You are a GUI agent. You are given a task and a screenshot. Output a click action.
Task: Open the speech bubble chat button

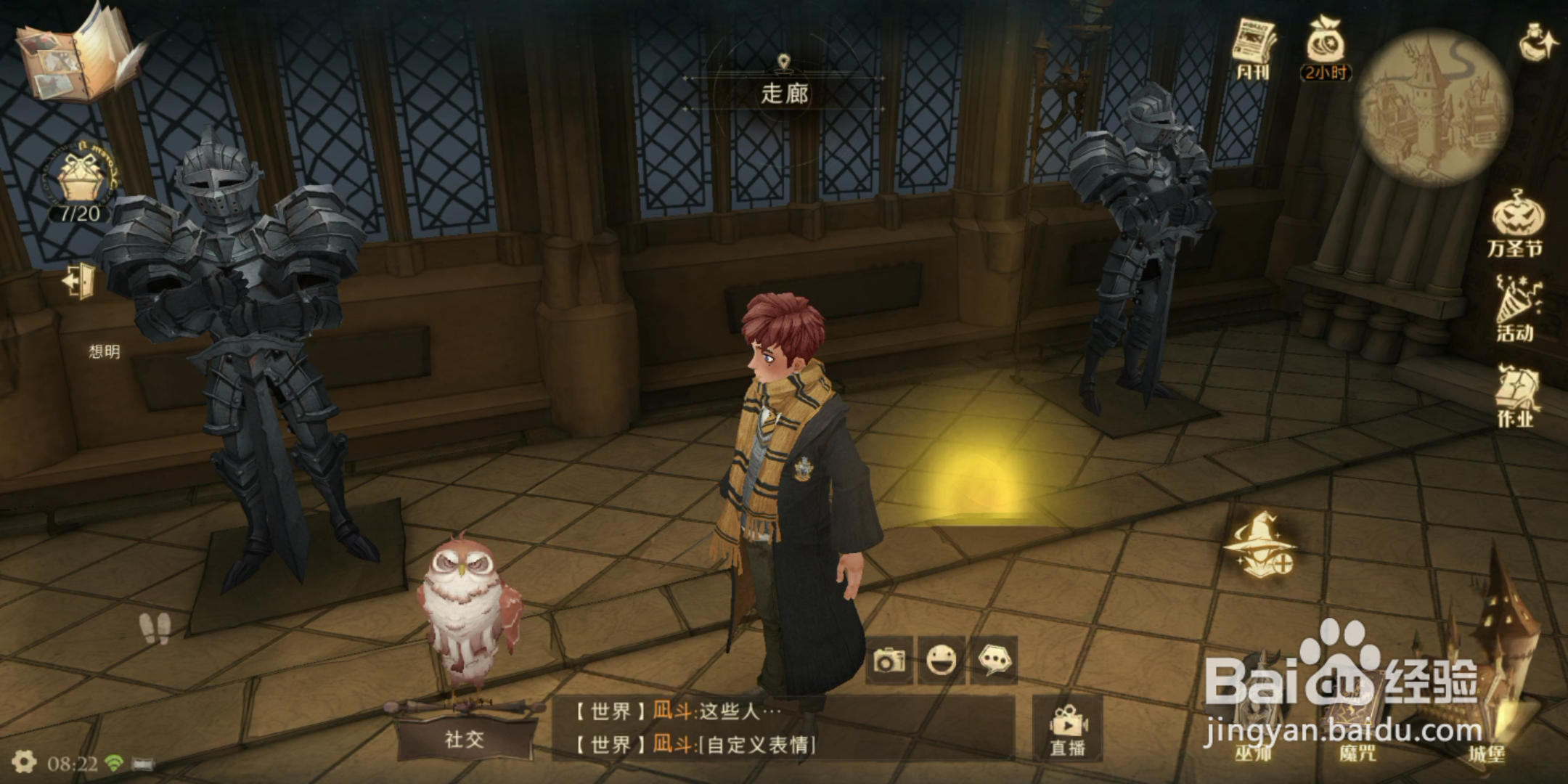[994, 661]
